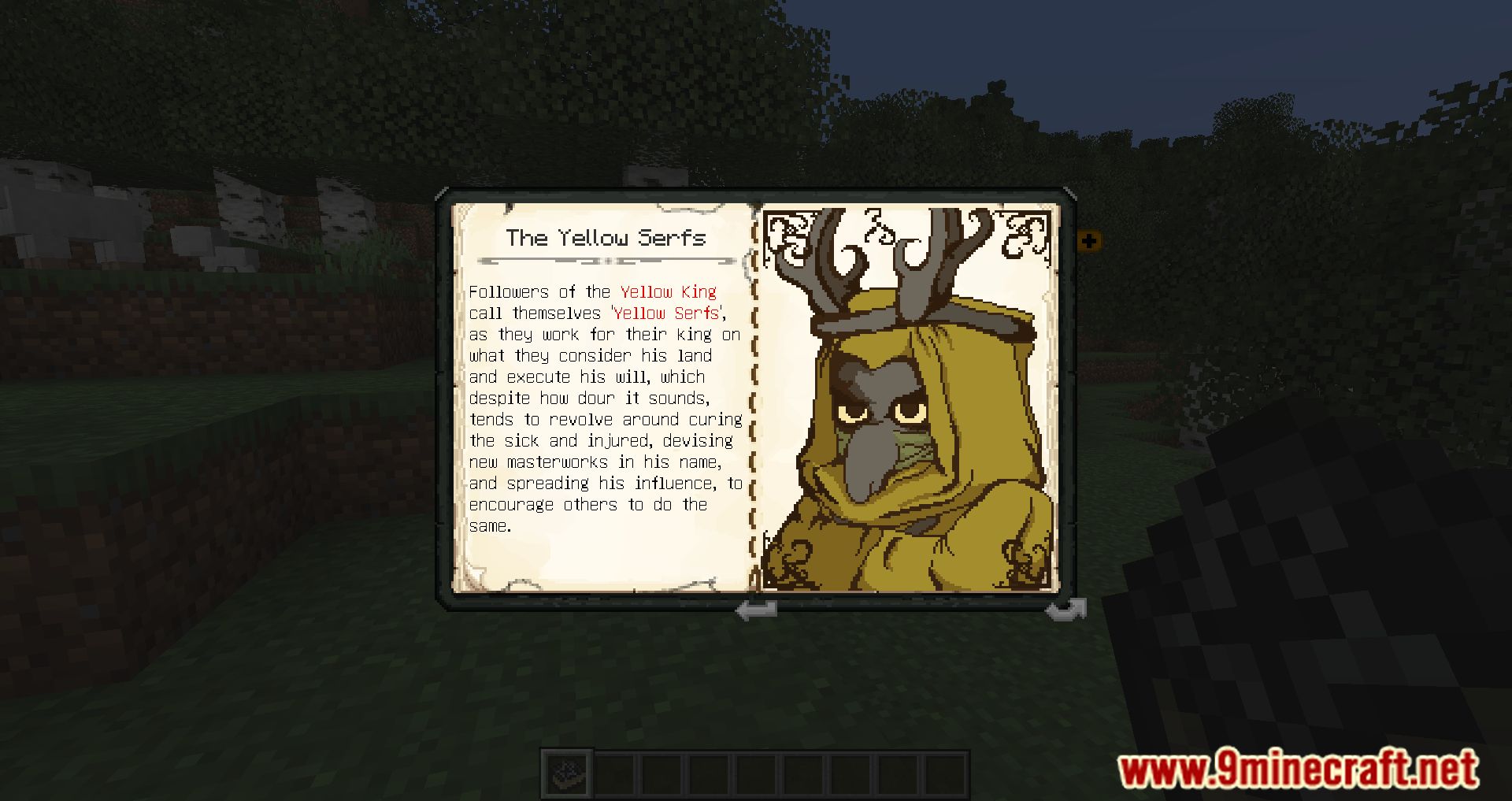Open the 'Yellow Serfs' red text link
Image resolution: width=1512 pixels, height=801 pixels.
click(665, 313)
